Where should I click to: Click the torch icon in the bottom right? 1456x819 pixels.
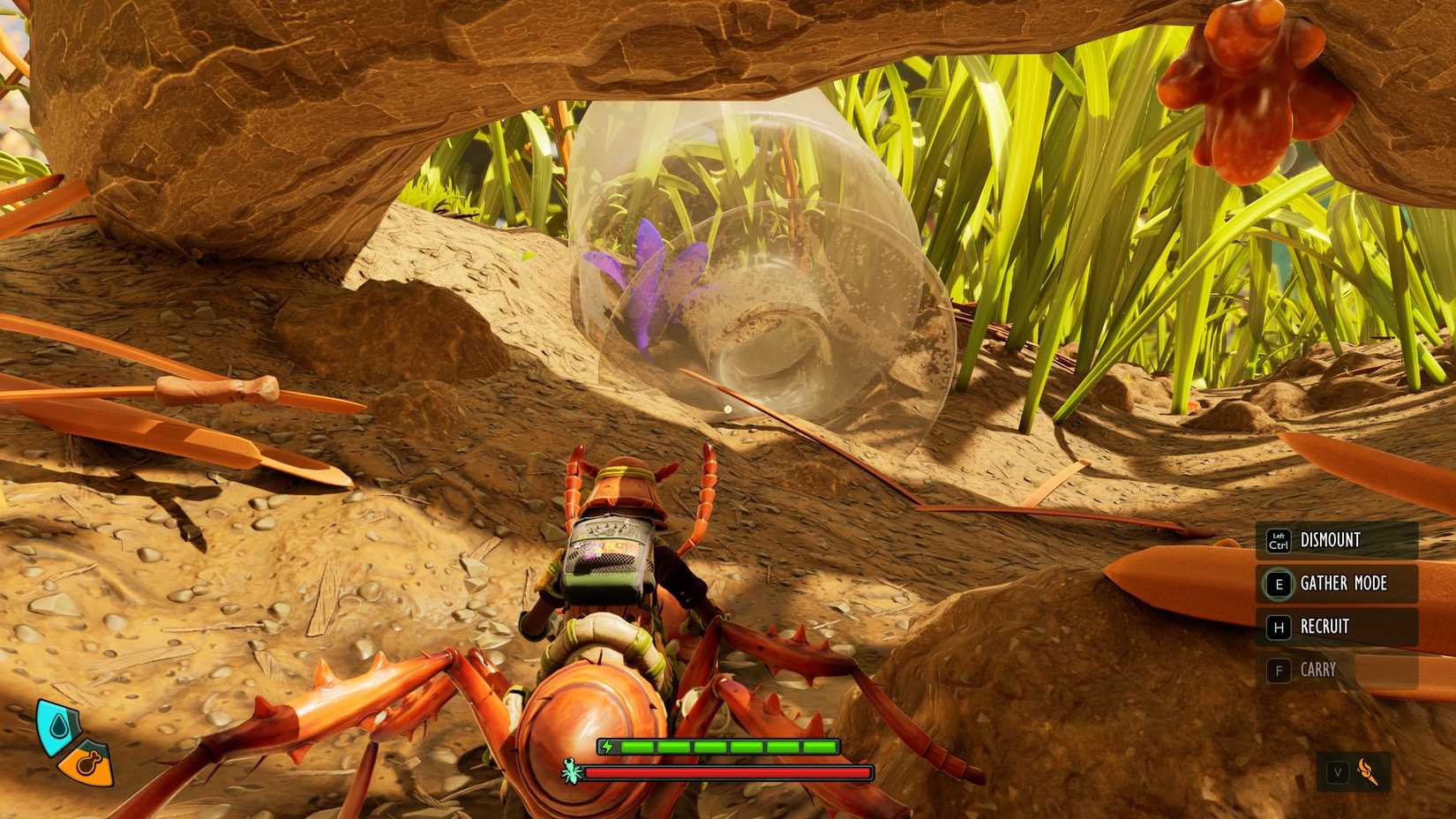coord(1366,769)
